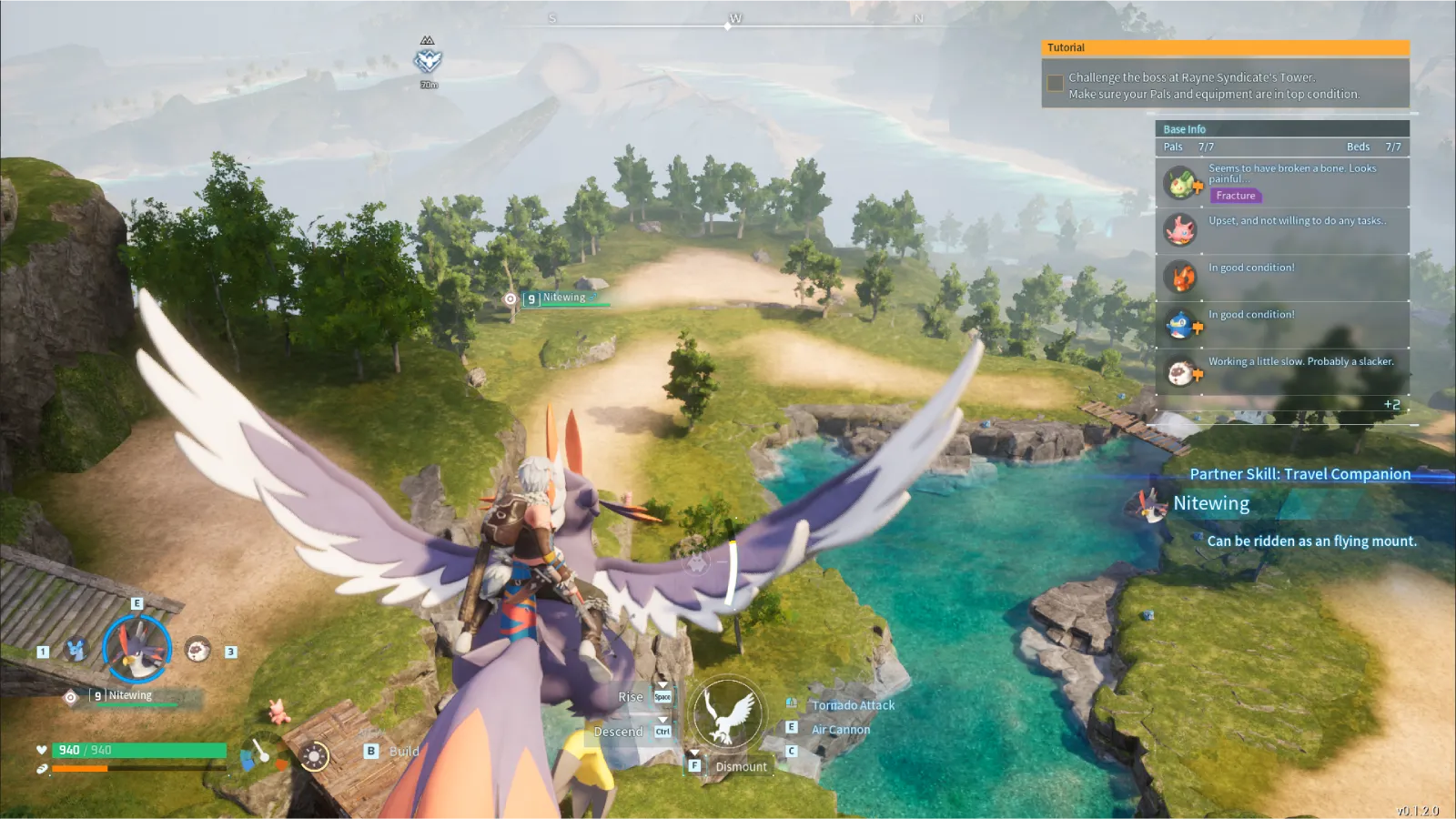The height and width of the screenshot is (819, 1456).
Task: Switch to the blue pal party slot
Action: (x=76, y=650)
